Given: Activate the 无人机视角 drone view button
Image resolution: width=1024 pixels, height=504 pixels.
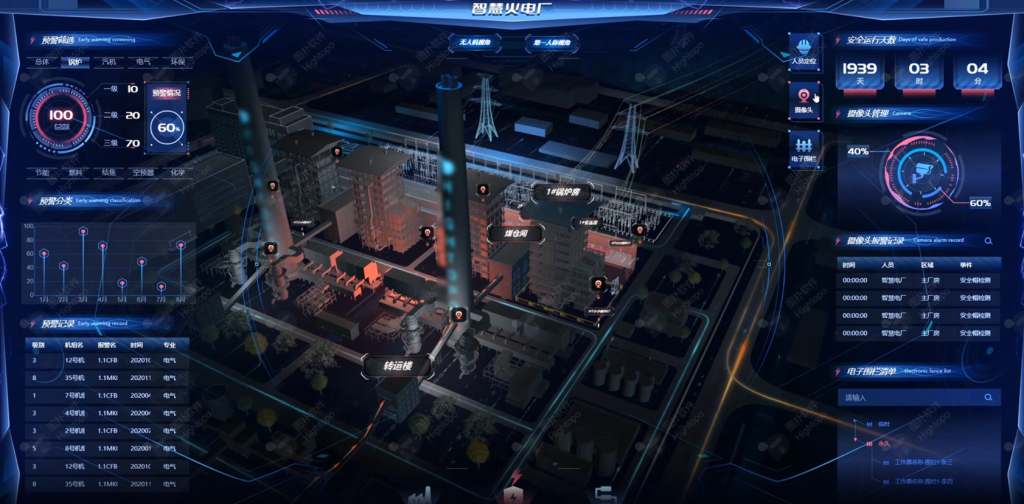Looking at the screenshot, I should pos(472,43).
